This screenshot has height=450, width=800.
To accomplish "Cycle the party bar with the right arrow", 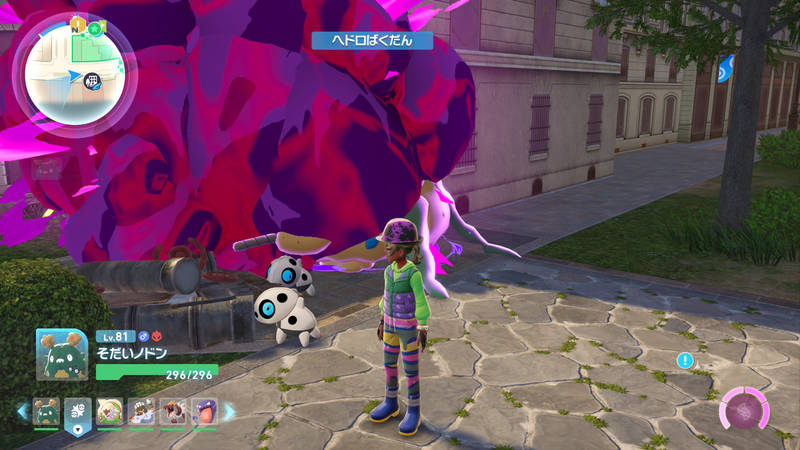I will click(x=229, y=410).
